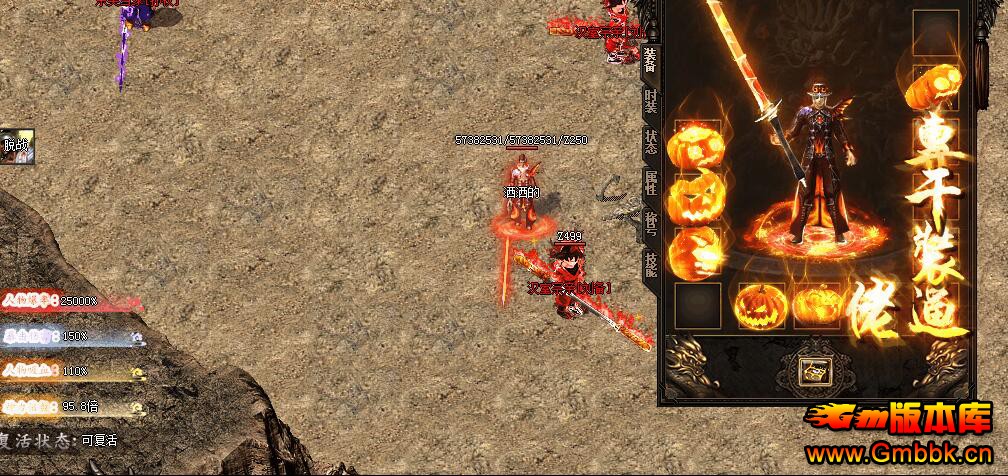Open the 技能 skills tab
Image resolution: width=1008 pixels, height=476 pixels.
[651, 262]
